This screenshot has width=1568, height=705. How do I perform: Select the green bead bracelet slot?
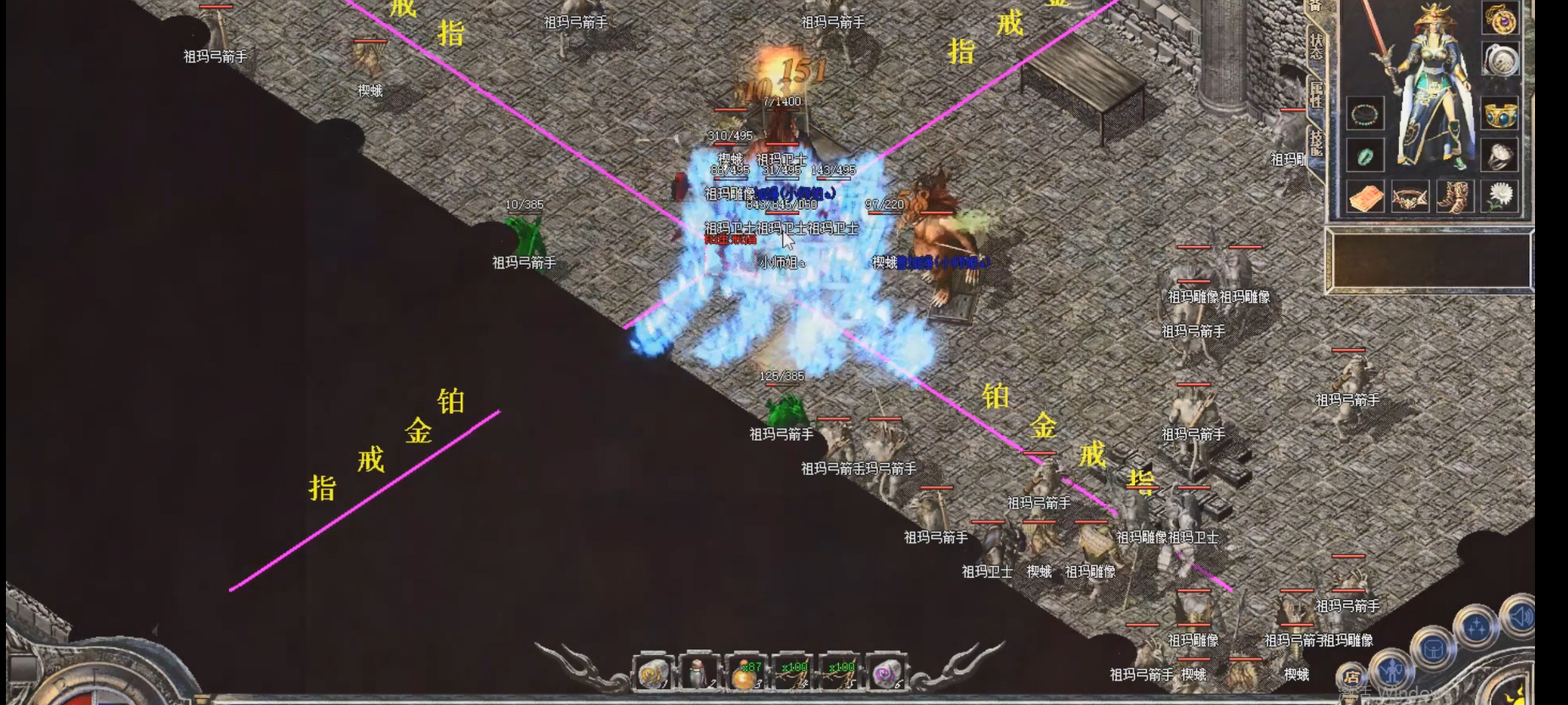(x=1365, y=113)
